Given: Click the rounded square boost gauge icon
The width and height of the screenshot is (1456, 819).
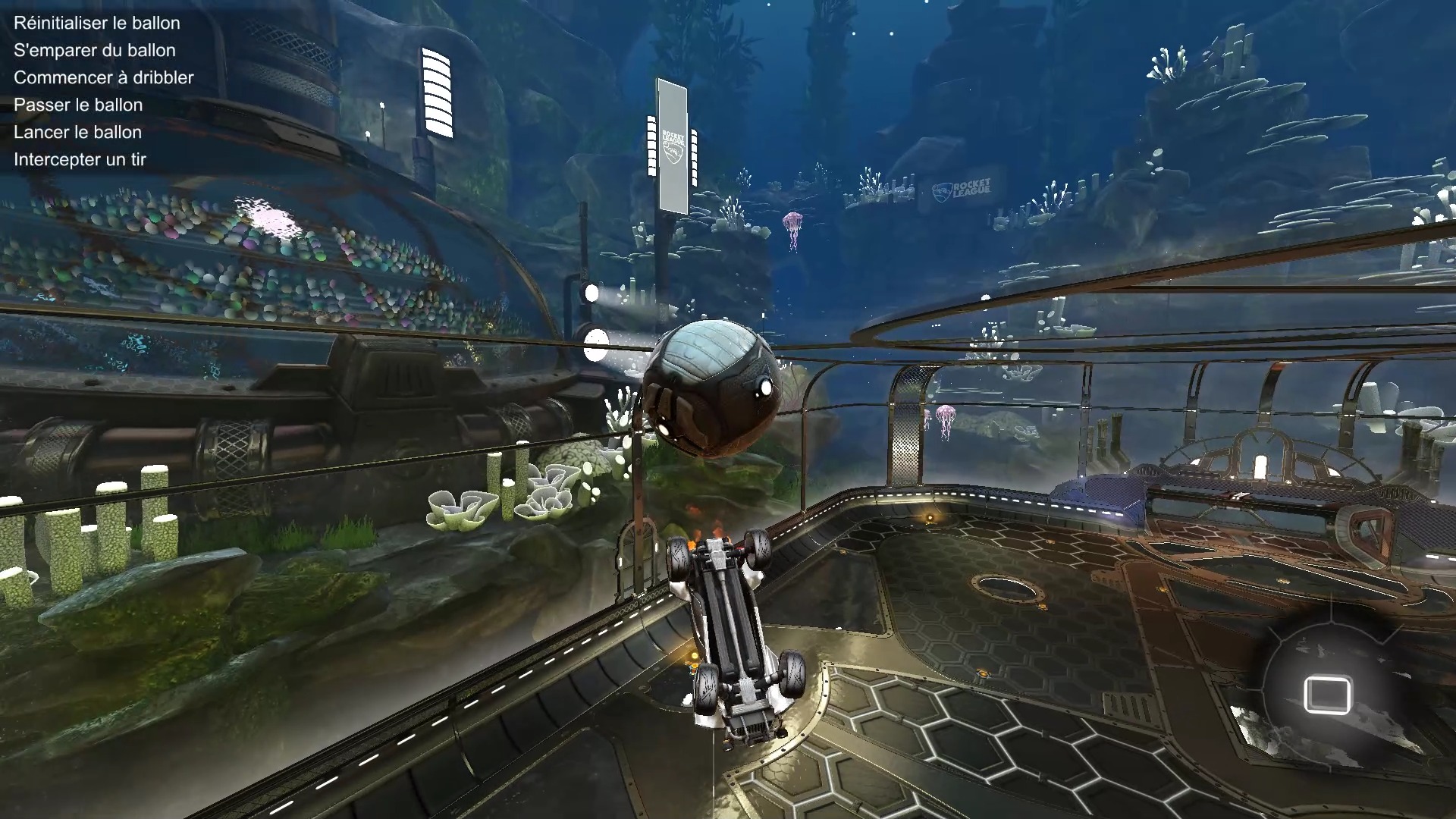Looking at the screenshot, I should [x=1326, y=695].
